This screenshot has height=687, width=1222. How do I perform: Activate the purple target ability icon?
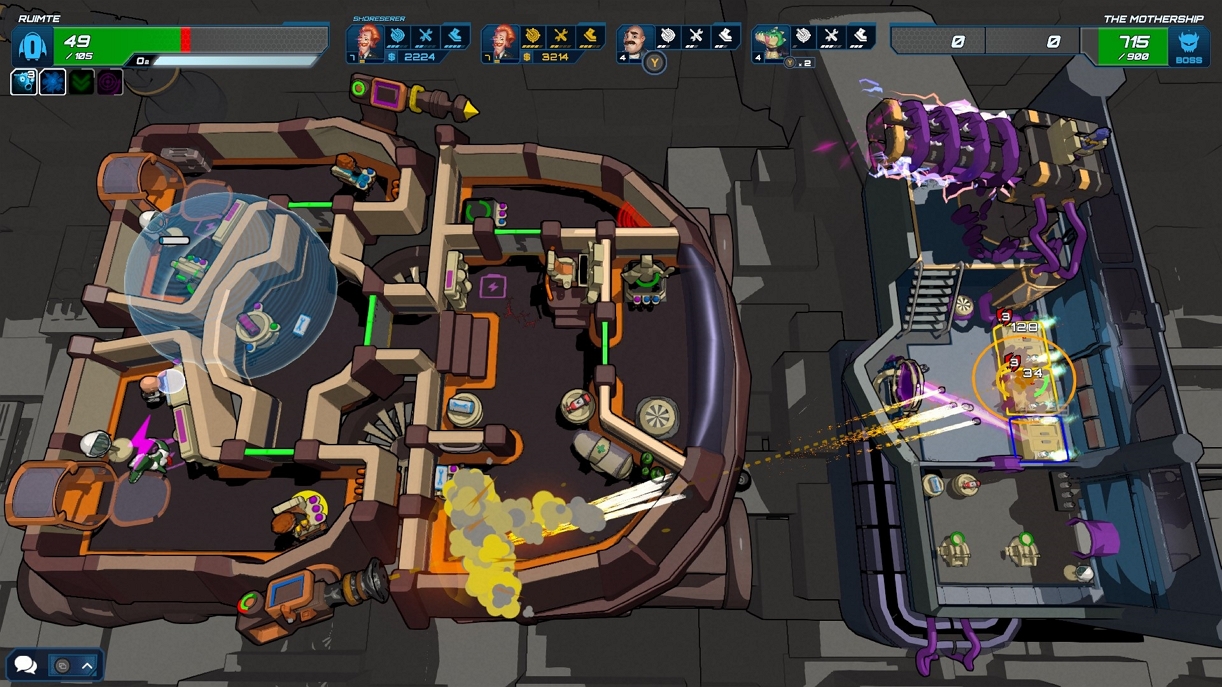point(110,82)
